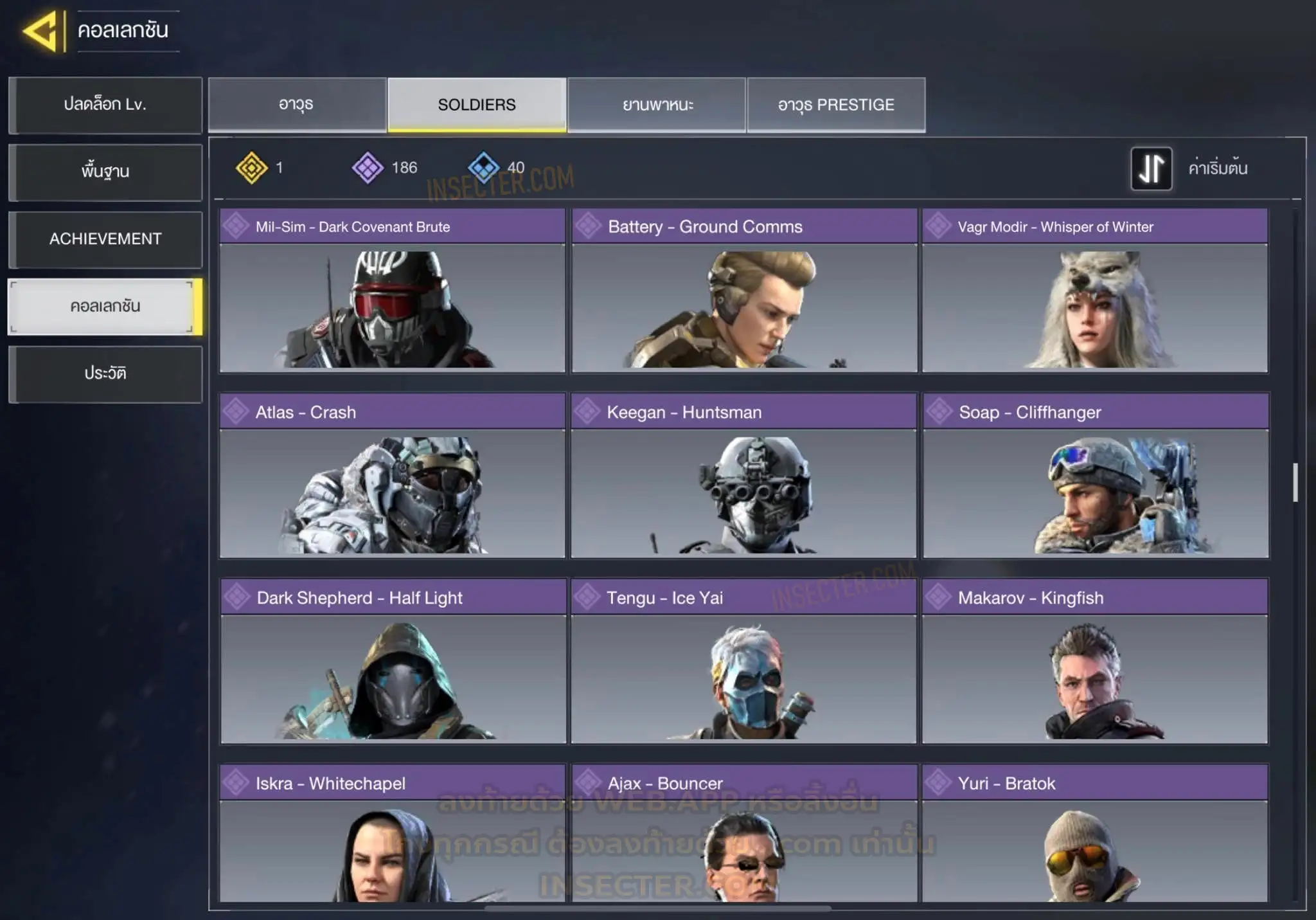Viewport: 1316px width, 920px height.
Task: Go back with the yellow arrow button
Action: pyautogui.click(x=42, y=31)
